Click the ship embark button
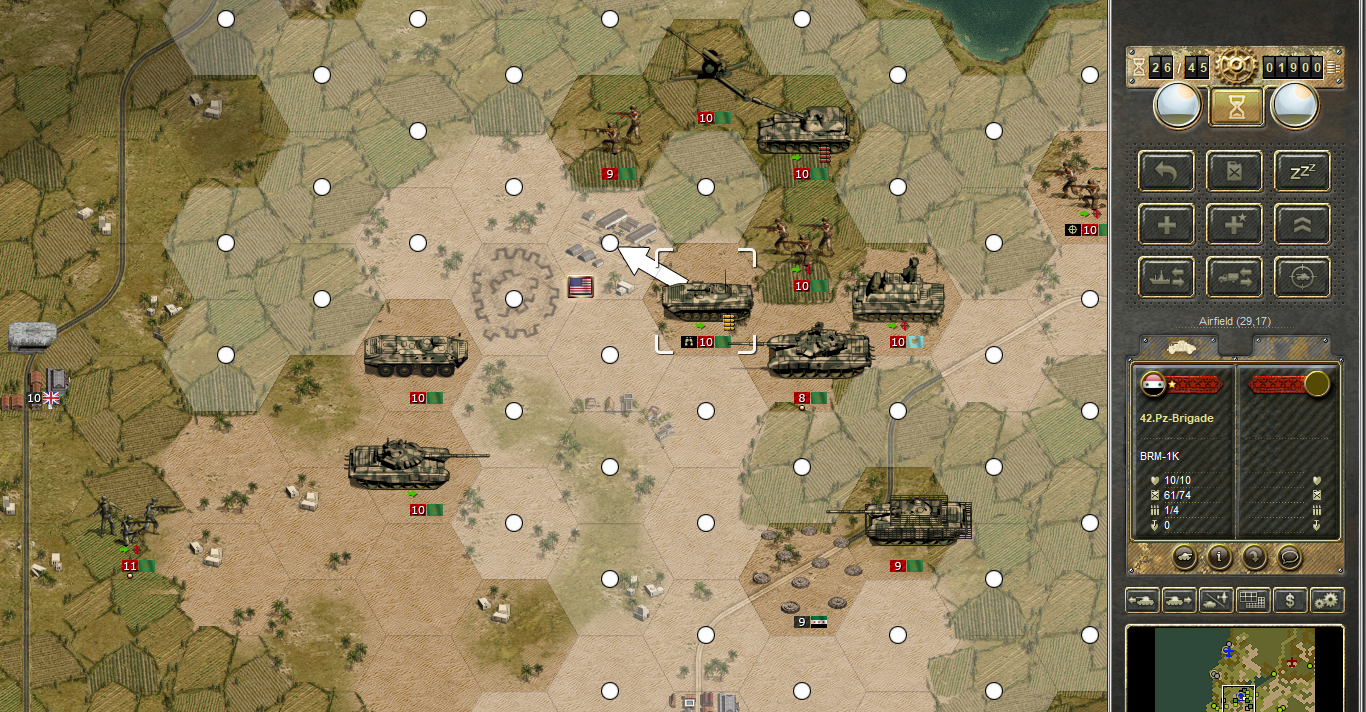The image size is (1366, 712). pyautogui.click(x=1166, y=277)
